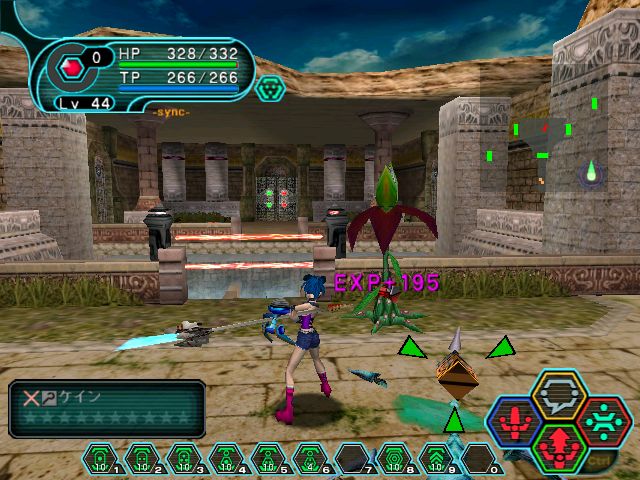Select the ケイン target info panel
The image size is (640, 480).
coord(106,409)
